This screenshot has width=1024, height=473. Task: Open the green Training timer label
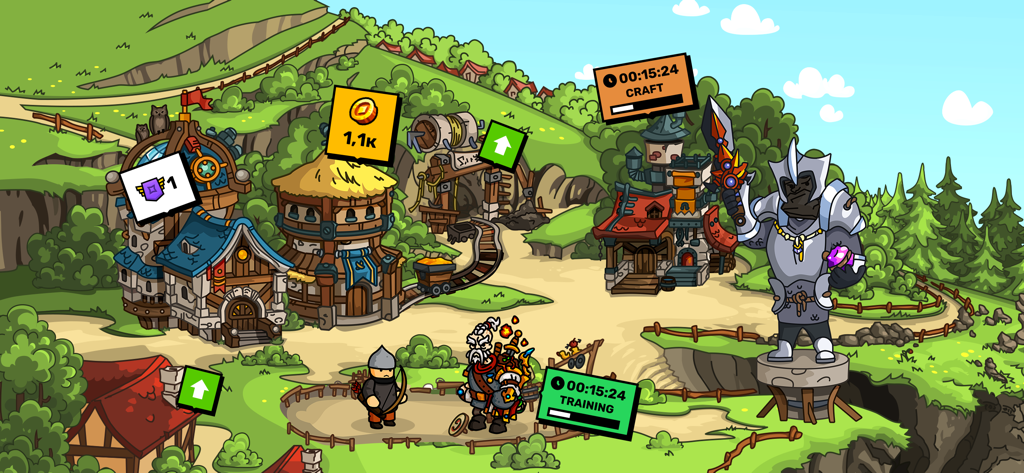pos(588,400)
